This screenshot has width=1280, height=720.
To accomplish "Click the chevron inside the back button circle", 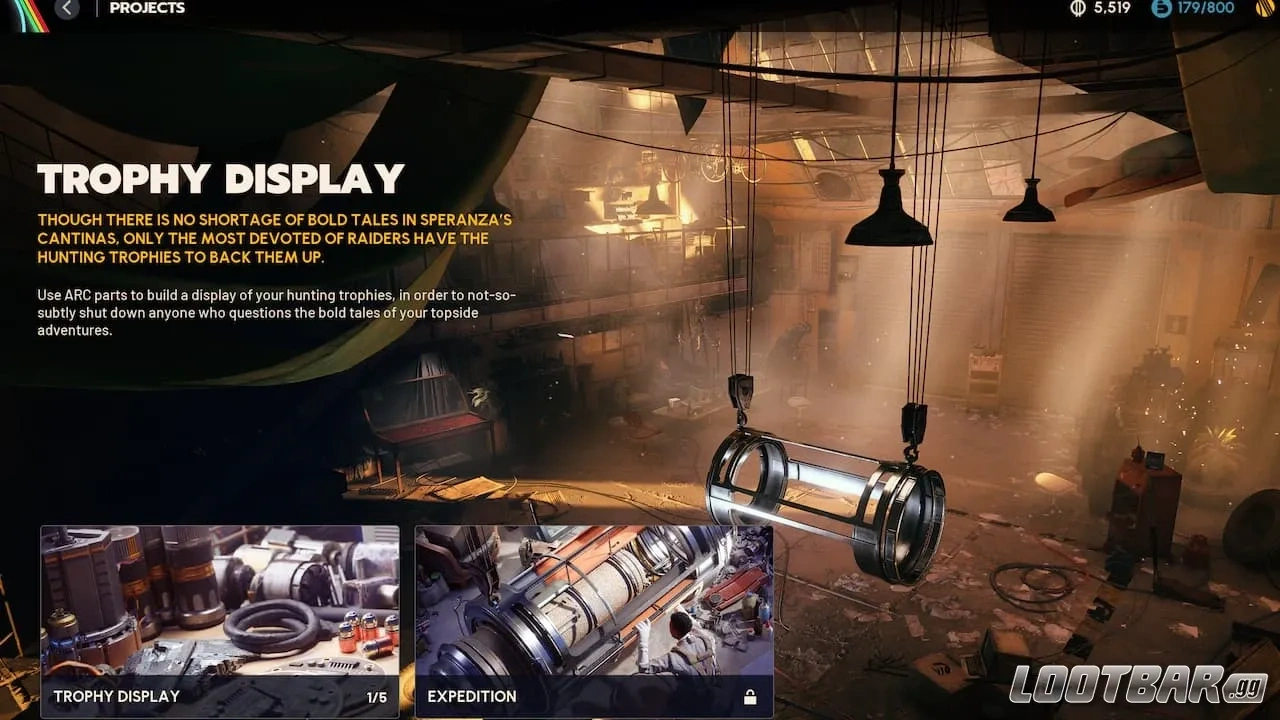I will click(67, 8).
